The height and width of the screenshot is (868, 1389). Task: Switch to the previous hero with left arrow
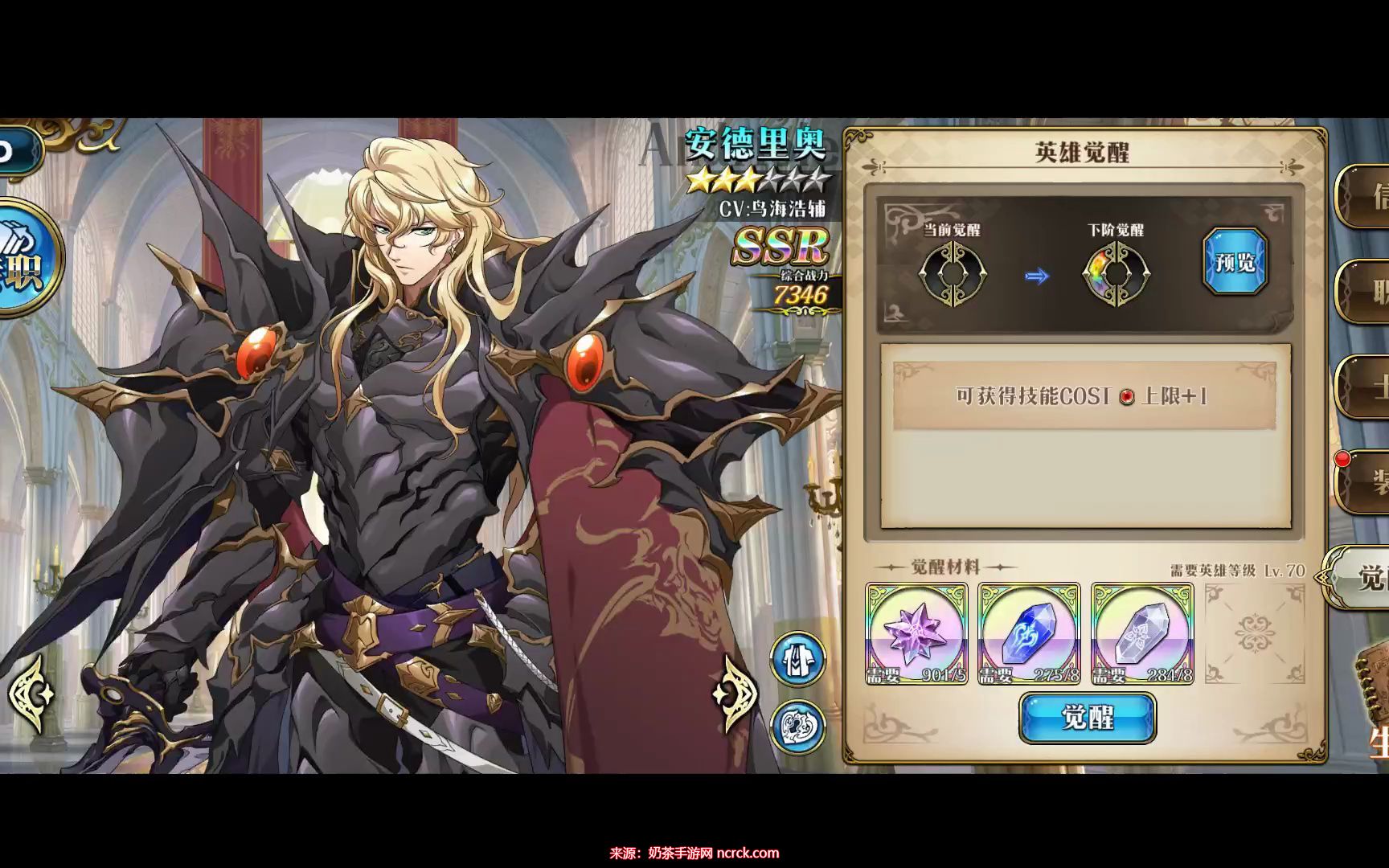coord(32,694)
